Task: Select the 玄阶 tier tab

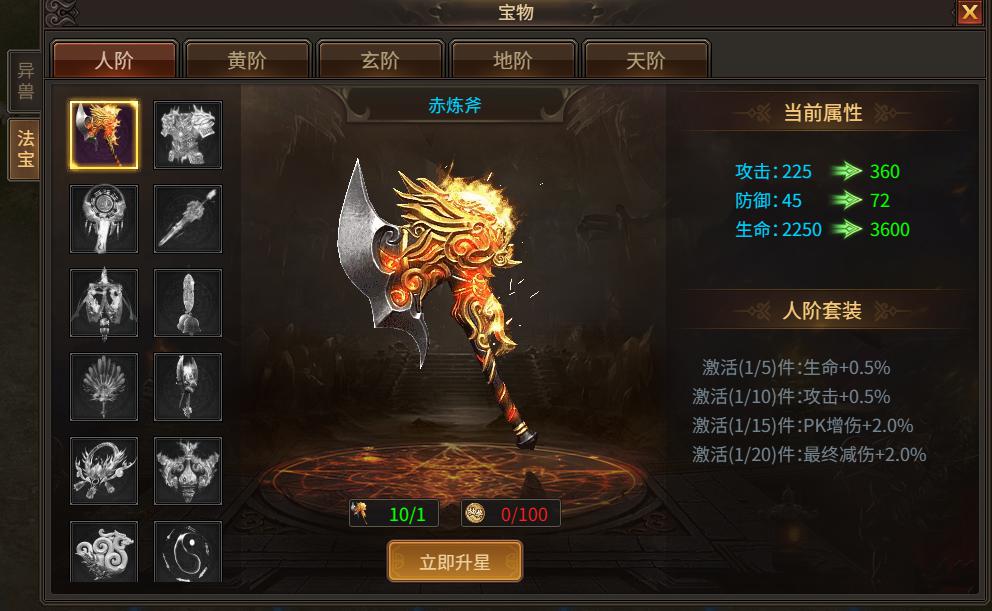Action: coord(380,60)
